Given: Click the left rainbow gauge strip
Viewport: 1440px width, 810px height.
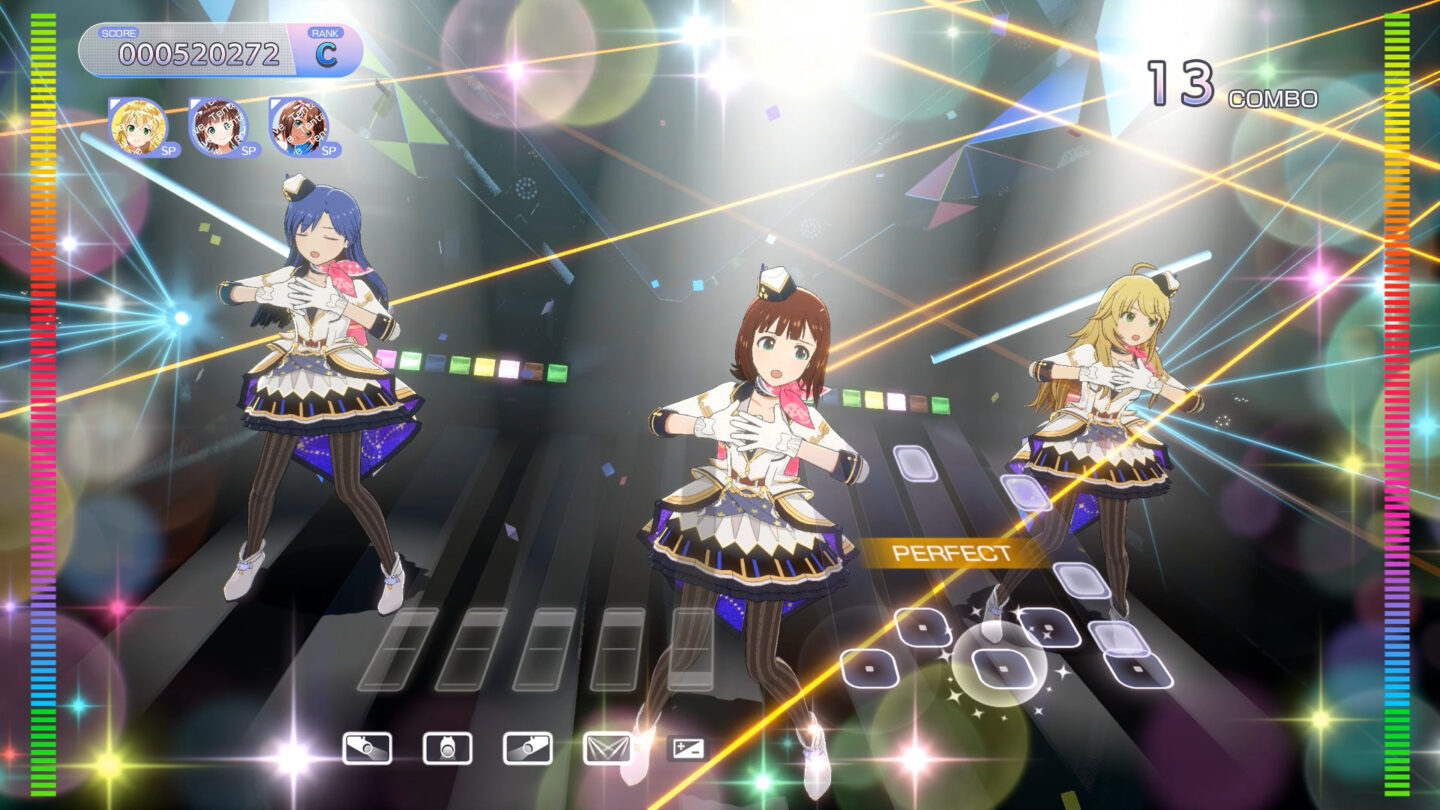Looking at the screenshot, I should [x=38, y=400].
